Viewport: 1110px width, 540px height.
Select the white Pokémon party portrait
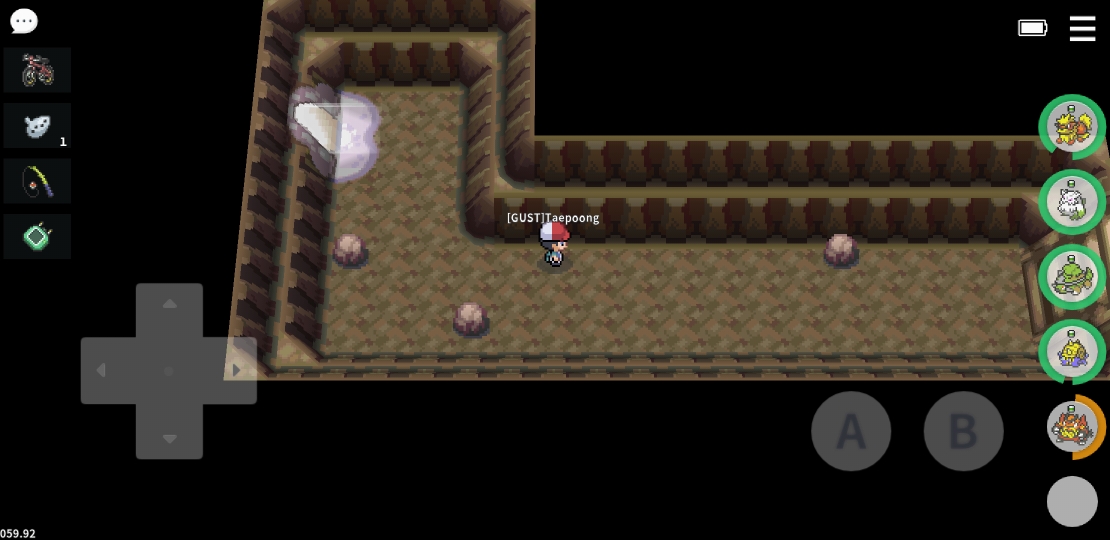pyautogui.click(x=1072, y=202)
